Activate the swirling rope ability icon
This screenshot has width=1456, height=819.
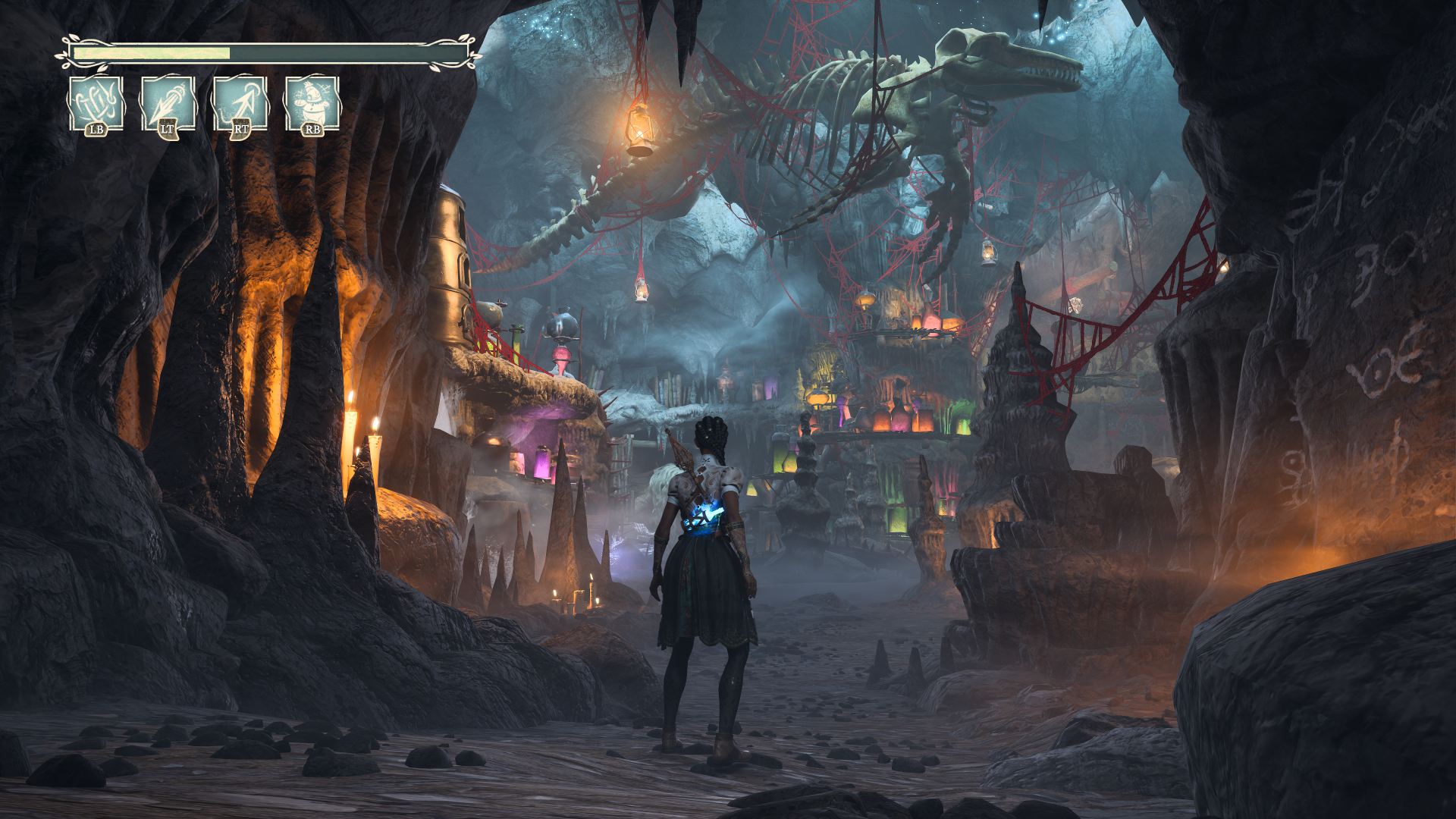pyautogui.click(x=96, y=103)
